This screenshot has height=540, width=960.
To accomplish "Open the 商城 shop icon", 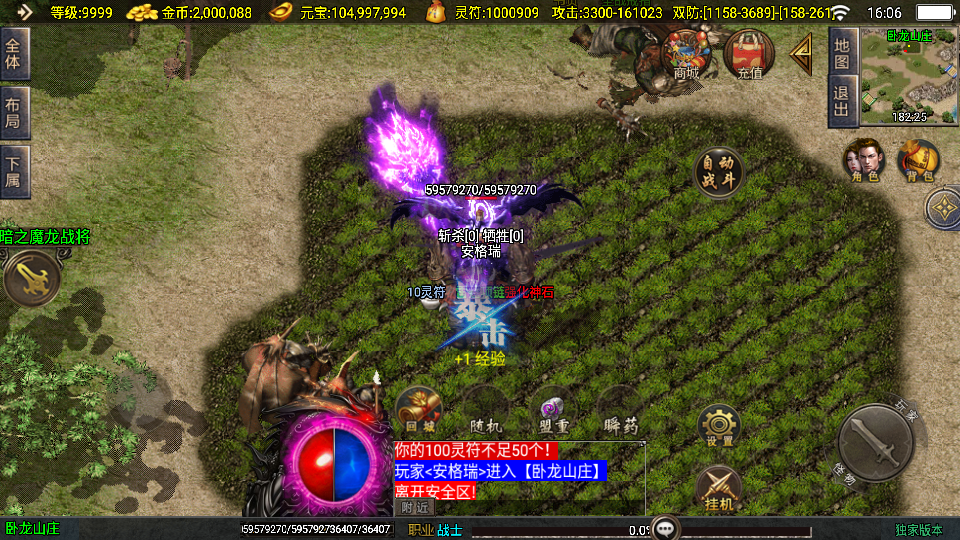I will [x=686, y=53].
